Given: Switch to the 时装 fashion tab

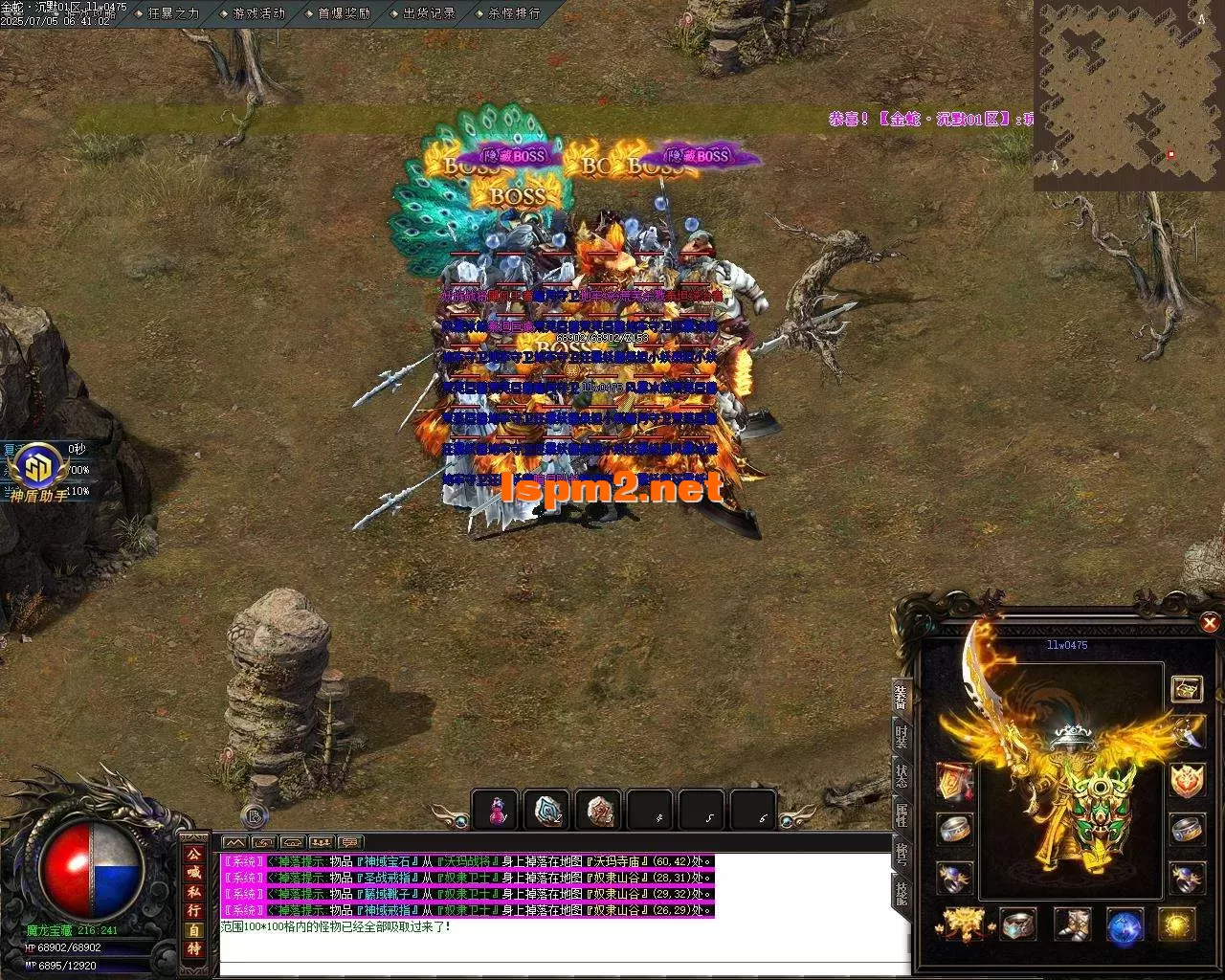Looking at the screenshot, I should pyautogui.click(x=902, y=736).
